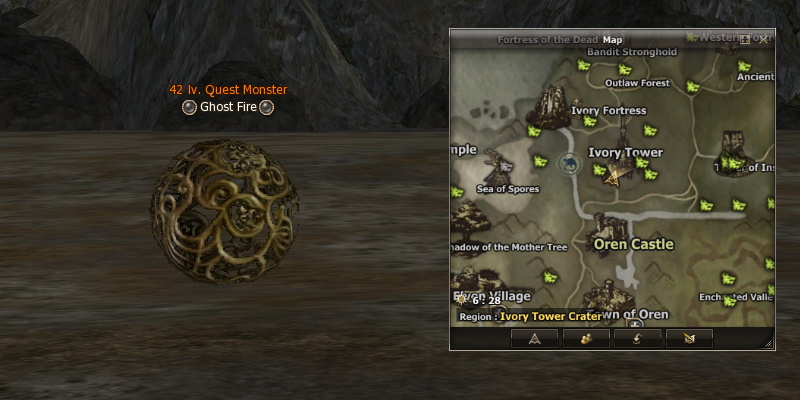Click the two-people party button on map
This screenshot has height=400, width=800.
pos(586,338)
